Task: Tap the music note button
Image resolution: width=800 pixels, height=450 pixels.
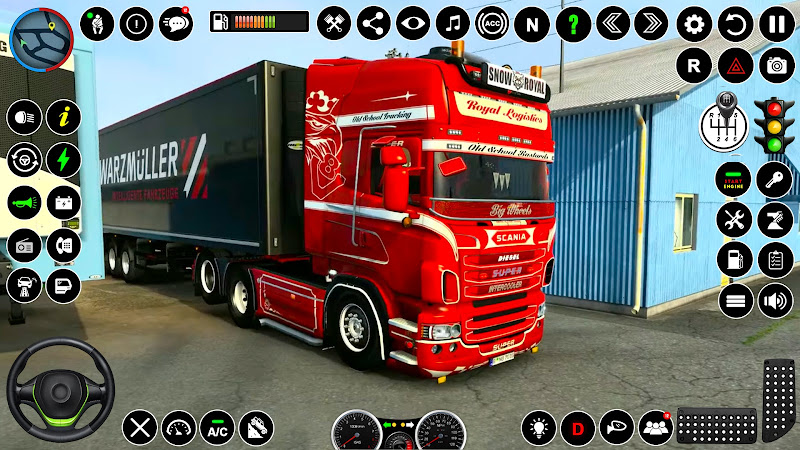Action: point(452,23)
